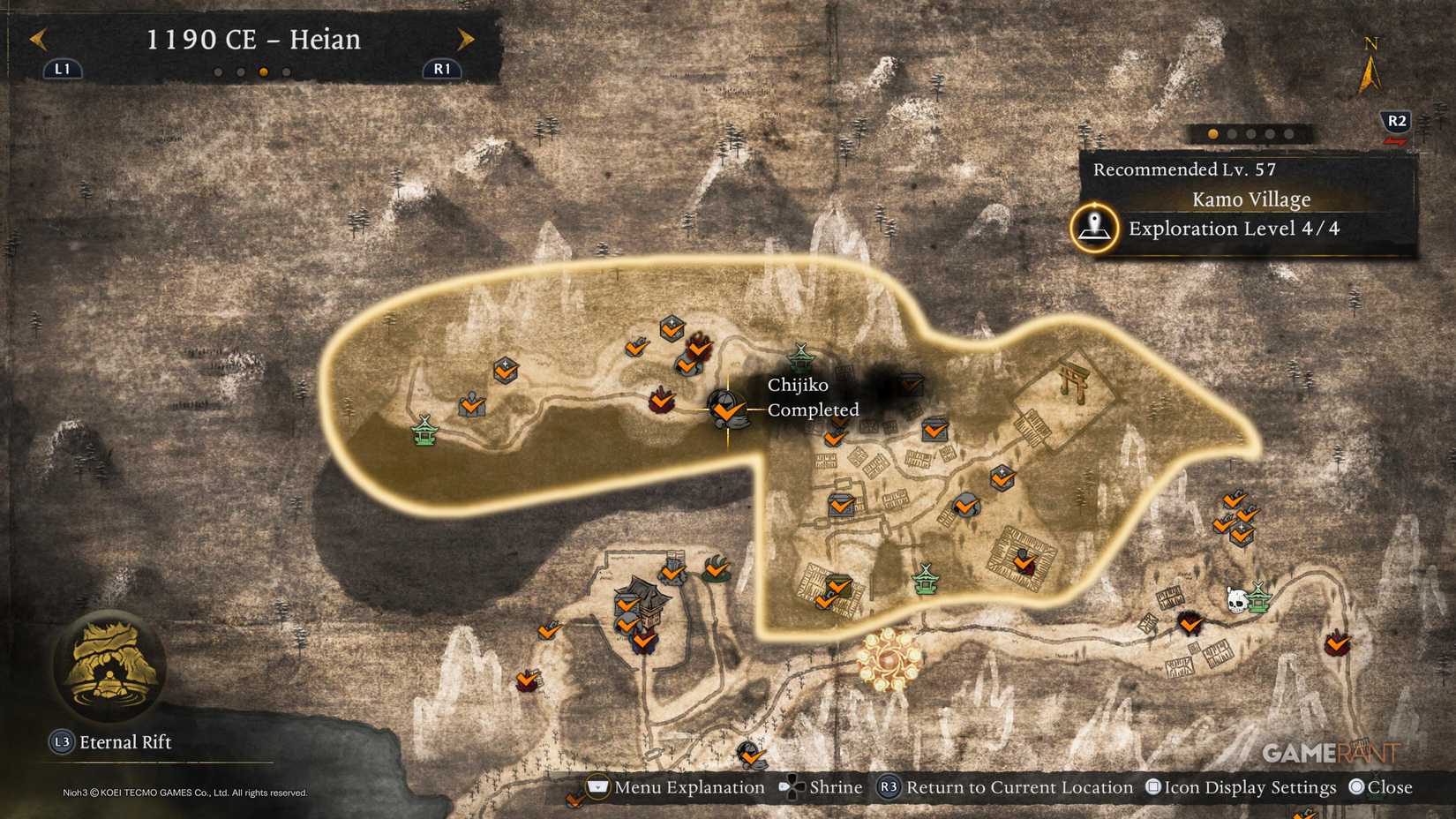Select the sun-shaped marker below the highlighted region
Screen dimensions: 1456x819
(x=887, y=661)
